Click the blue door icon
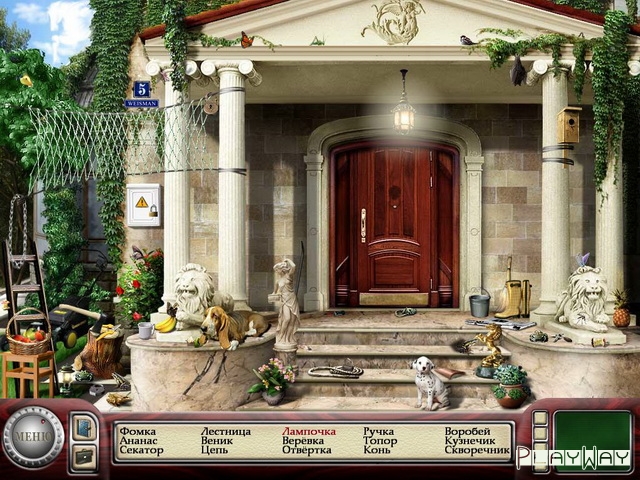The height and width of the screenshot is (480, 640). click(84, 427)
